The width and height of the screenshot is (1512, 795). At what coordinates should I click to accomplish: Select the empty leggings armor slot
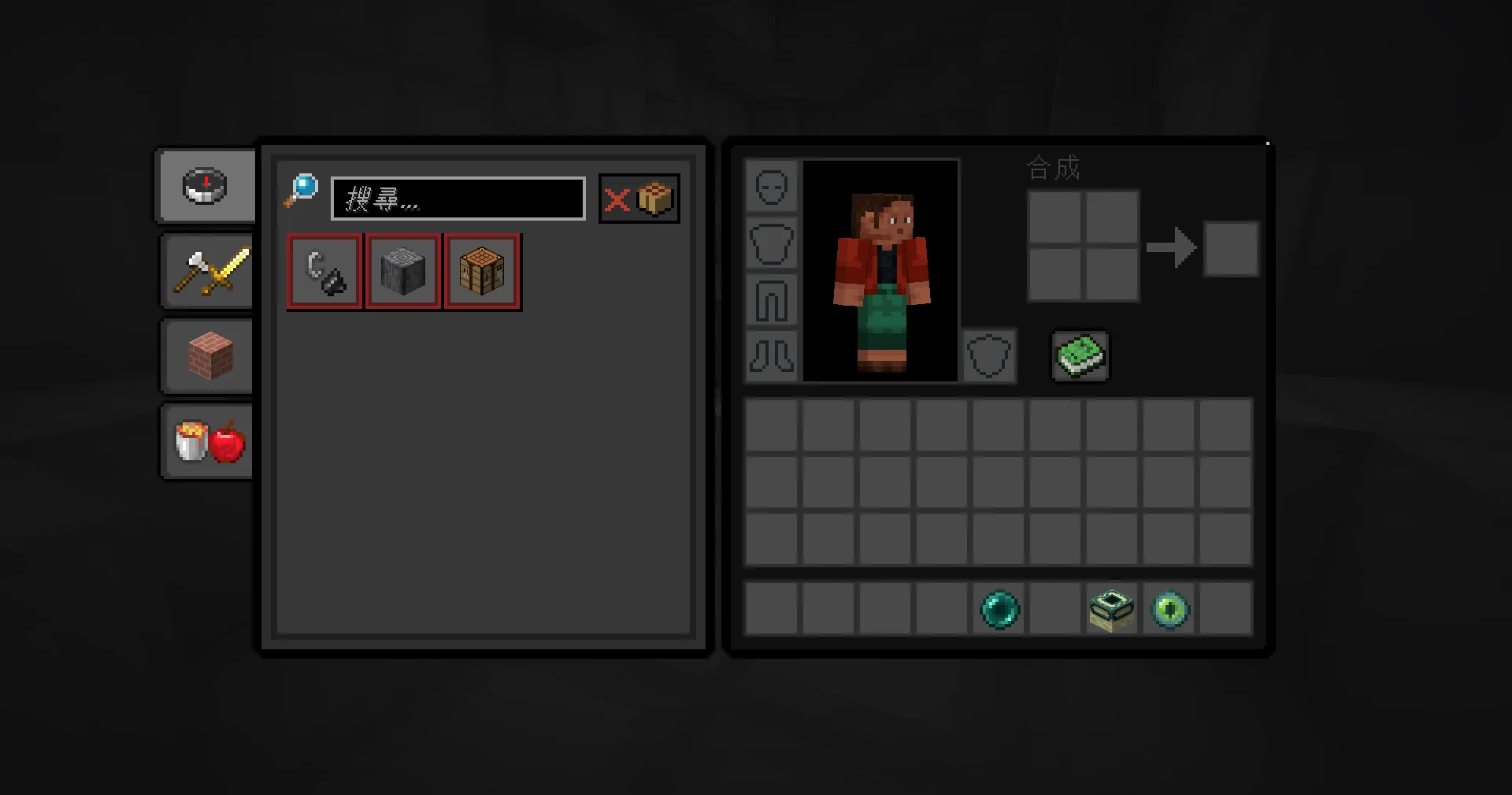(772, 300)
